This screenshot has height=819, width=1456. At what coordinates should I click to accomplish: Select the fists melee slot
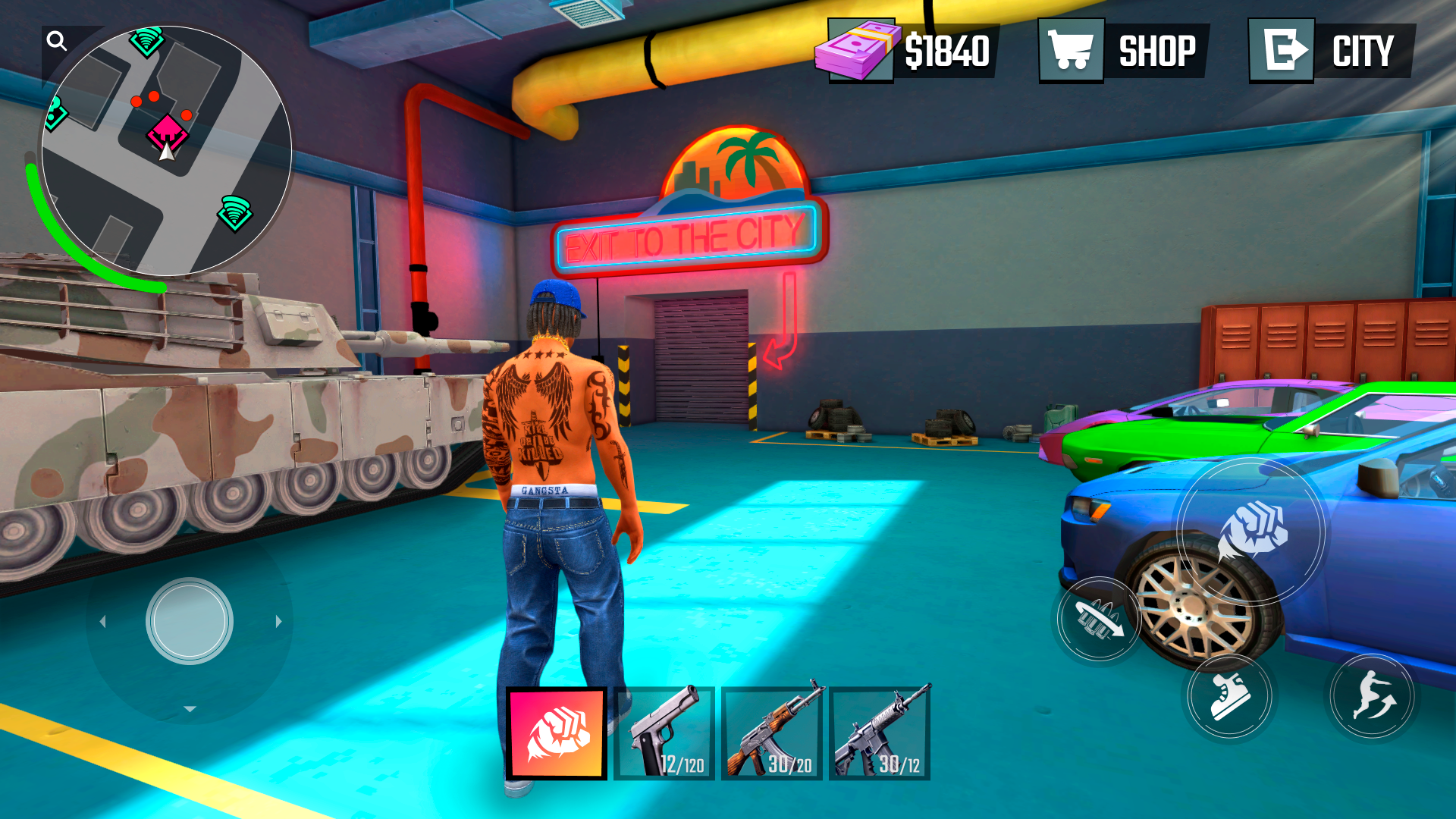557,731
